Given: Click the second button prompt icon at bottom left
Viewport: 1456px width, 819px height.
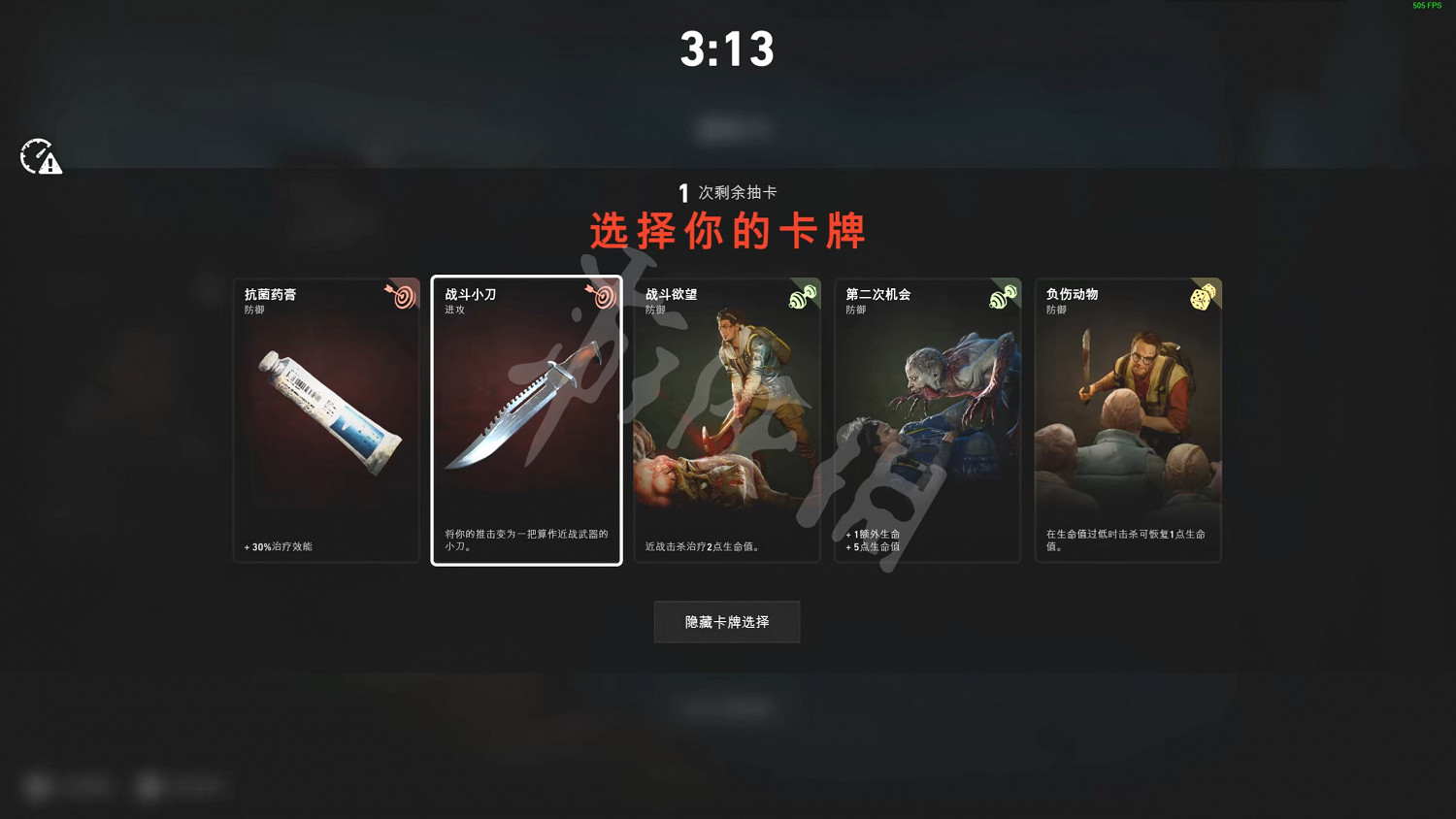Looking at the screenshot, I should pos(149,786).
